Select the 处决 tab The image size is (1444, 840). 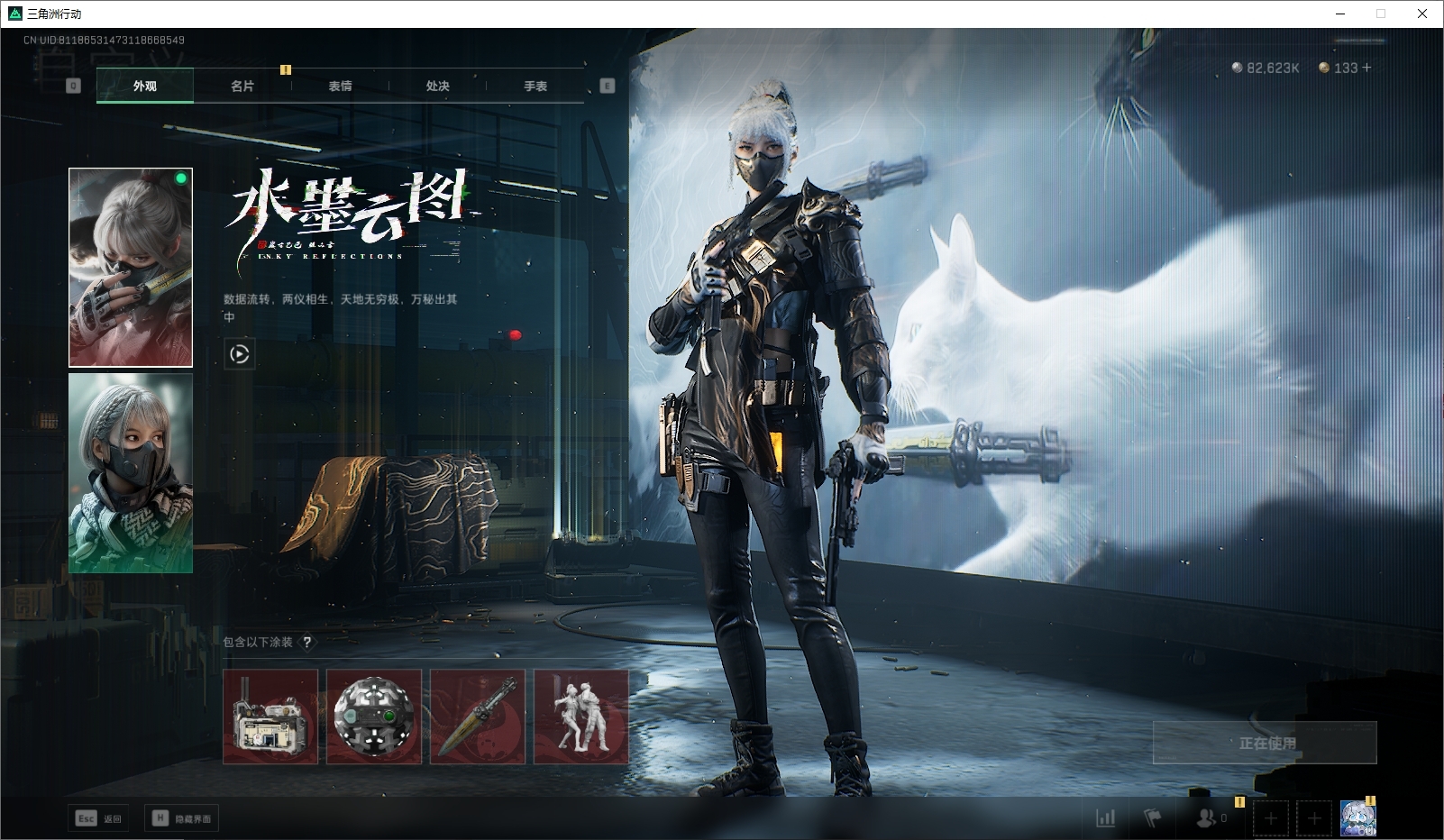pyautogui.click(x=438, y=87)
